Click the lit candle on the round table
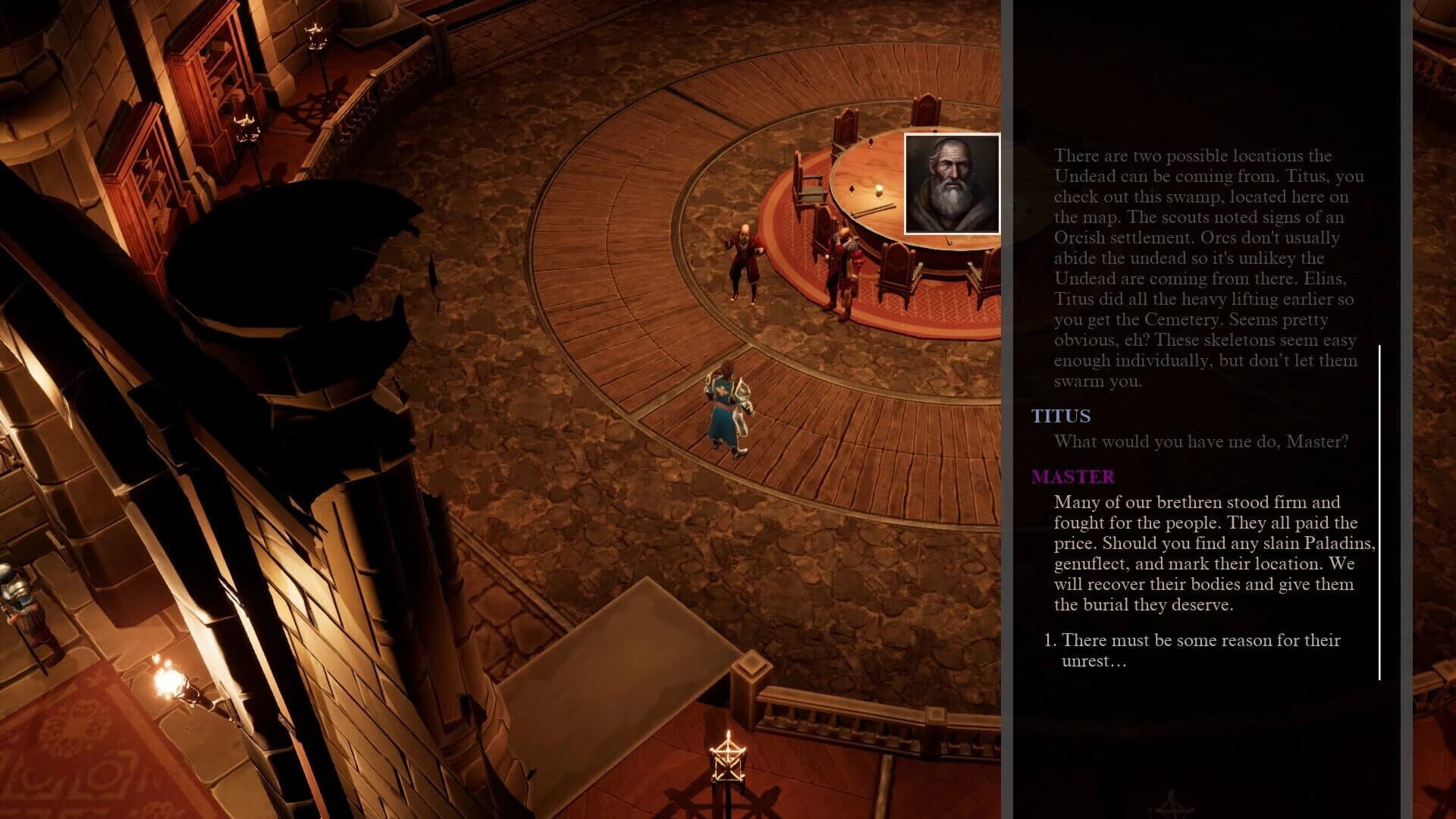The width and height of the screenshot is (1456, 819). click(878, 192)
